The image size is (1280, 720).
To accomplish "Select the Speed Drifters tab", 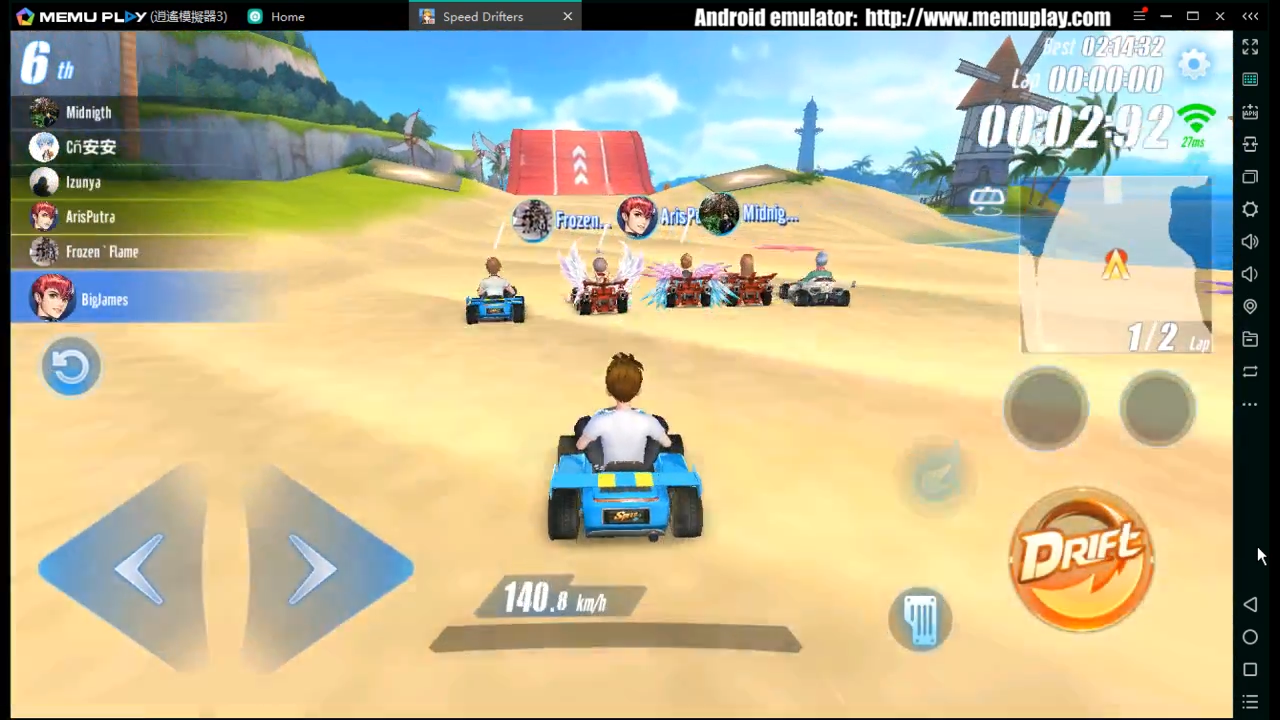I will (483, 16).
